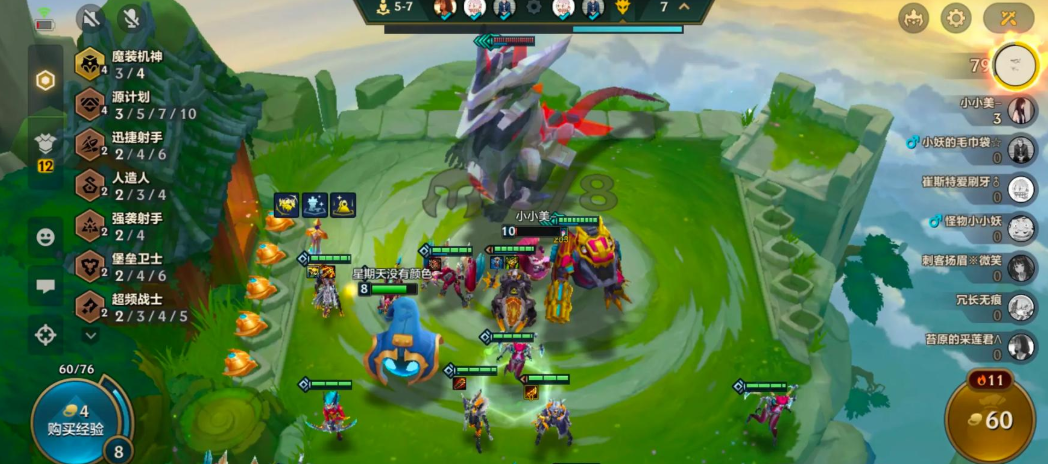The width and height of the screenshot is (1048, 464).
Task: Switch to the armor tab showing 12
Action: click(45, 148)
